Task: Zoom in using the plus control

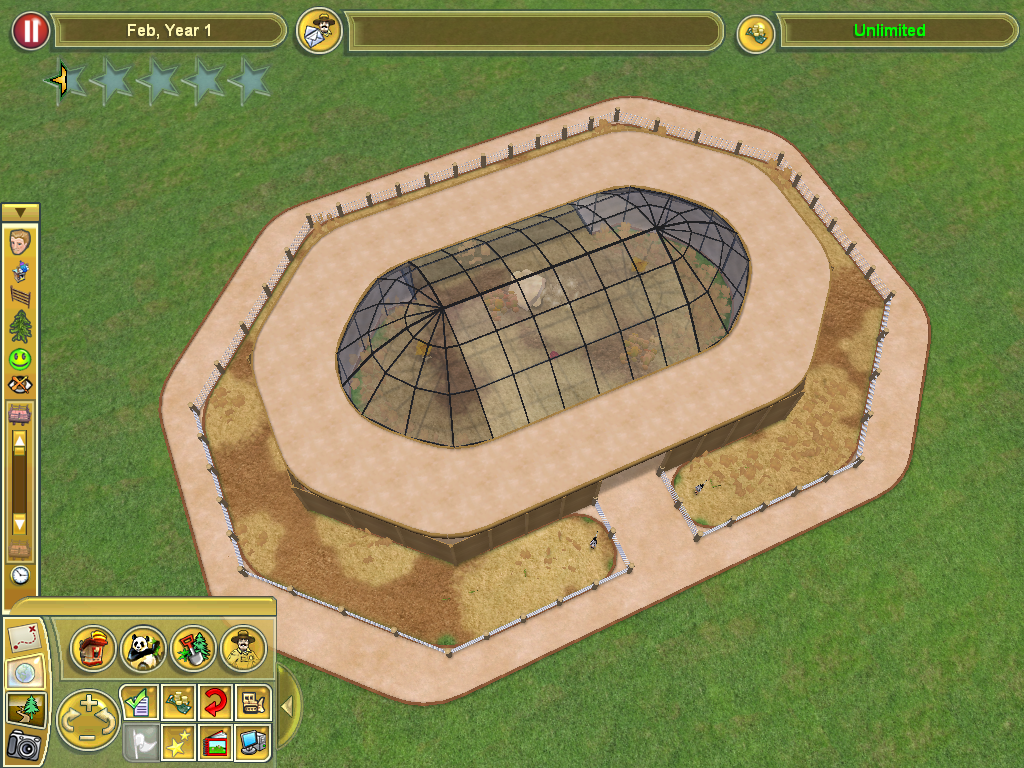Action: click(88, 702)
